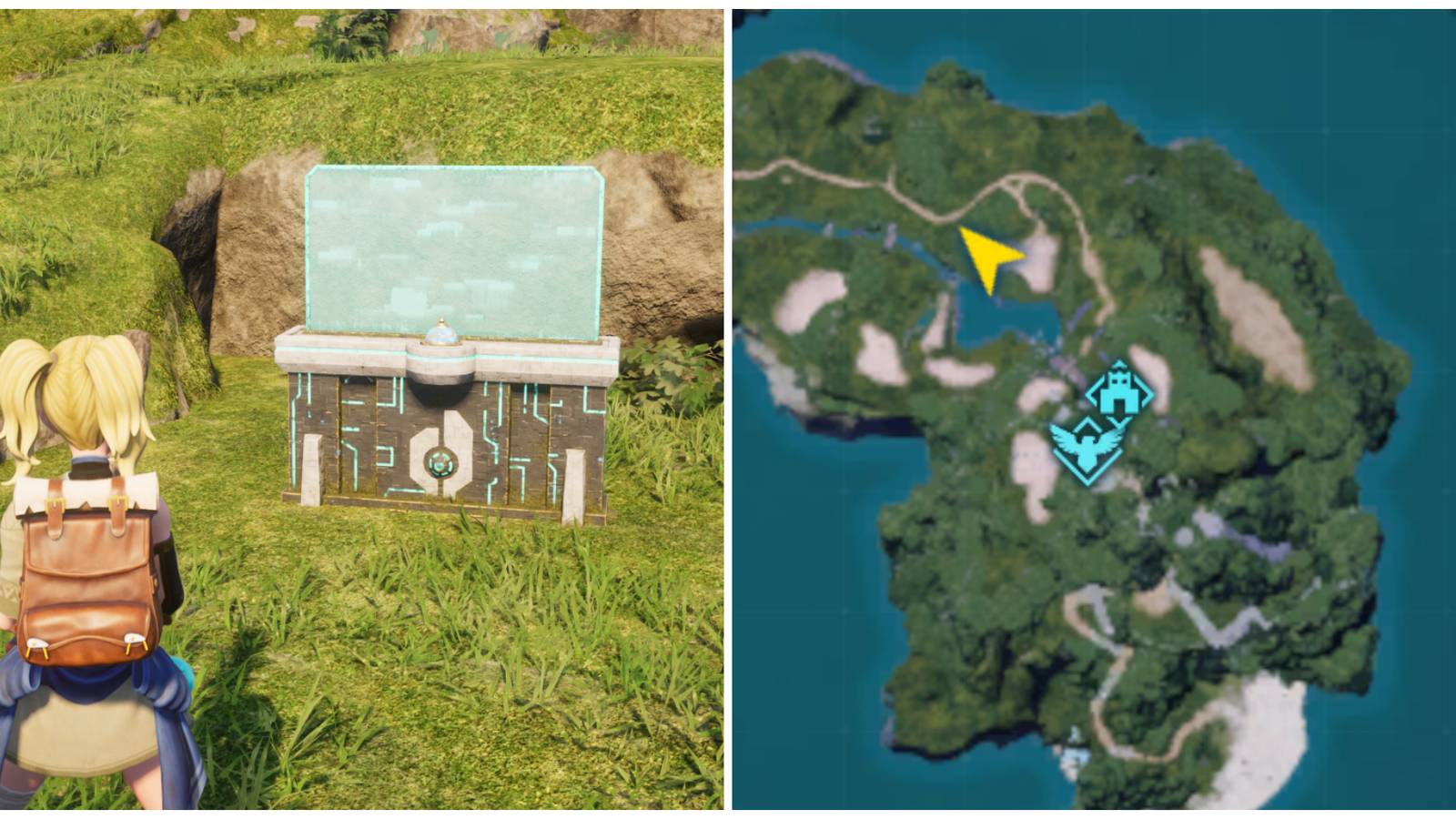Select the gameplay view on the left

364,409
